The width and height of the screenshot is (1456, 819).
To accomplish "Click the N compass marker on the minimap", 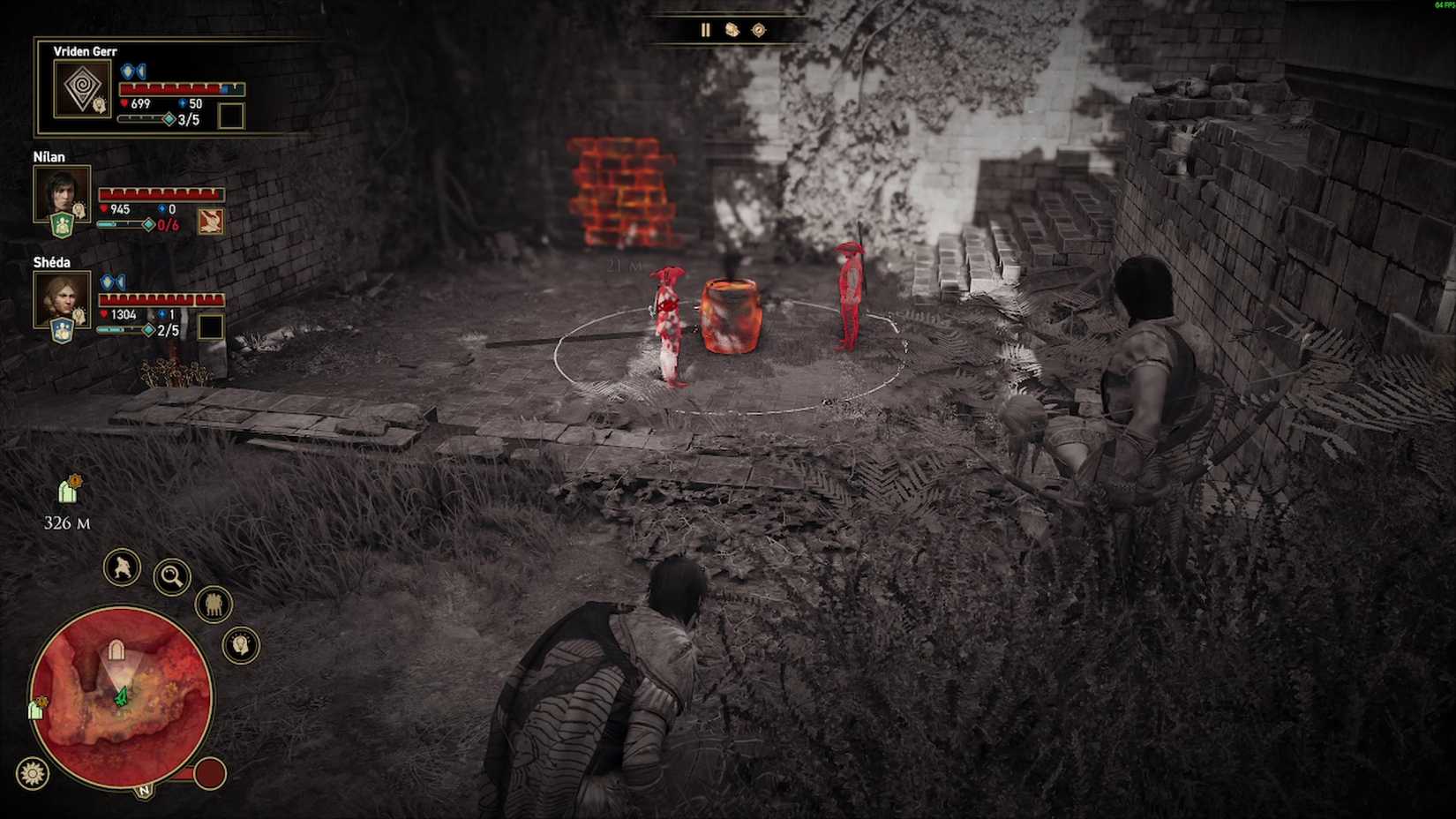I will [x=143, y=790].
